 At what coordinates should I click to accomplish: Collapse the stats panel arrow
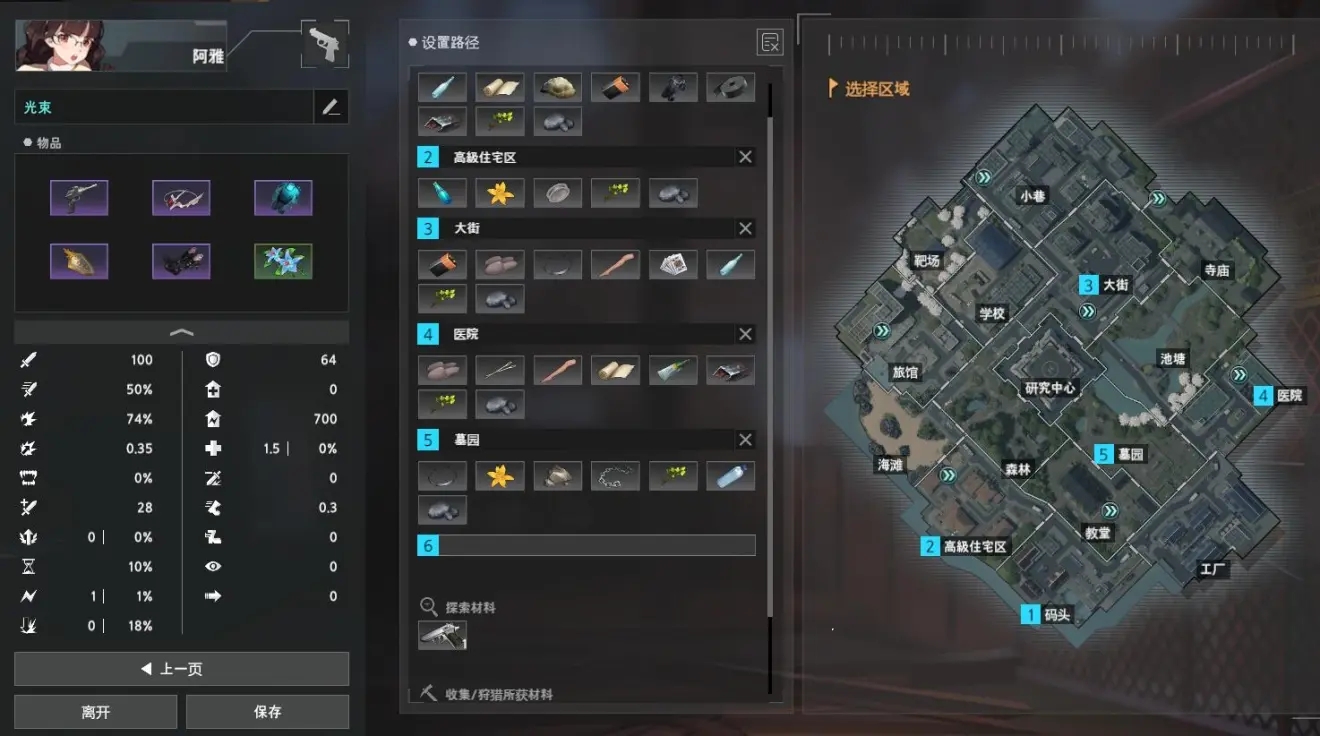(x=181, y=332)
